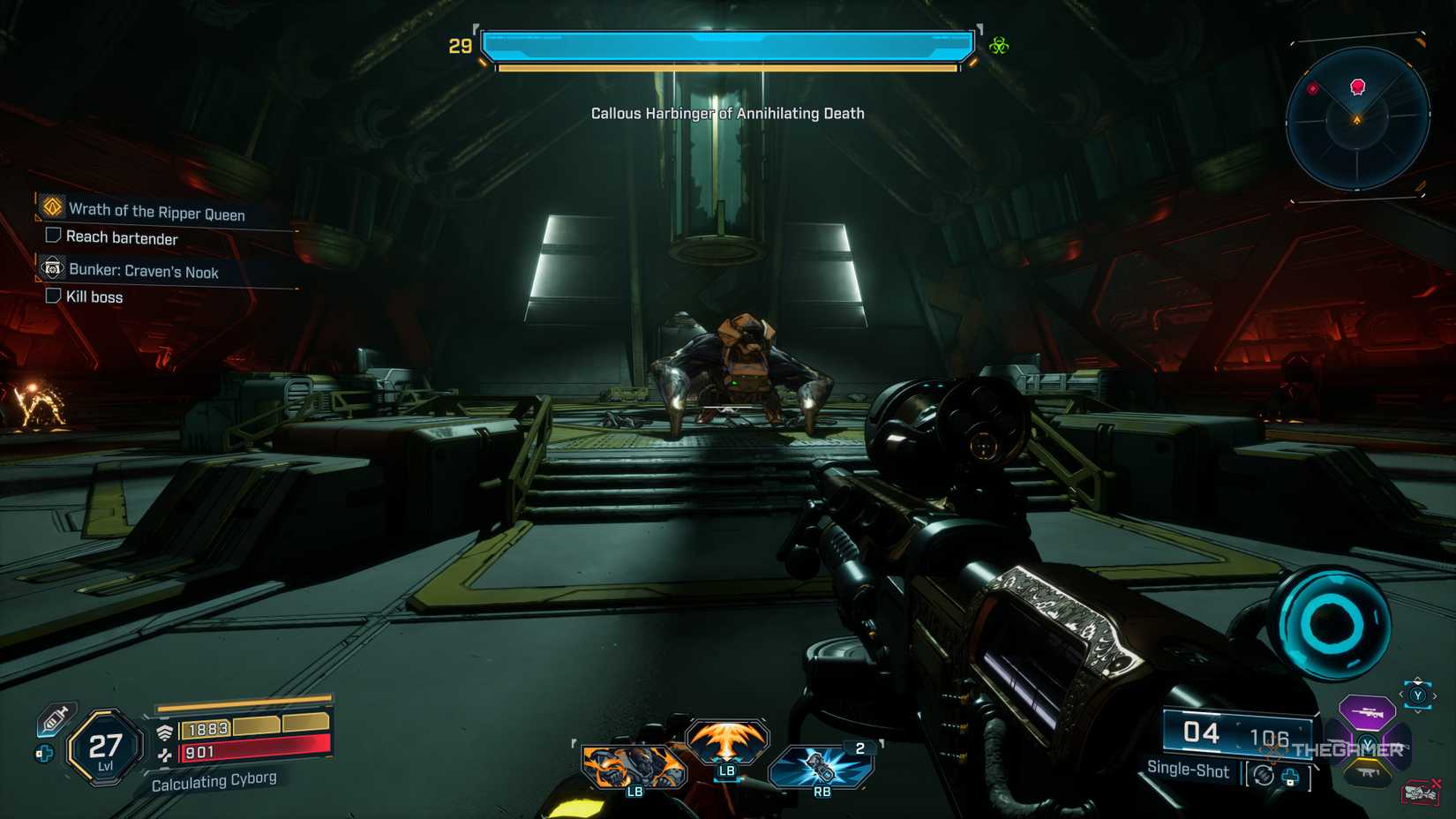Select the Wrath of the Ripper Queen quest

click(156, 211)
